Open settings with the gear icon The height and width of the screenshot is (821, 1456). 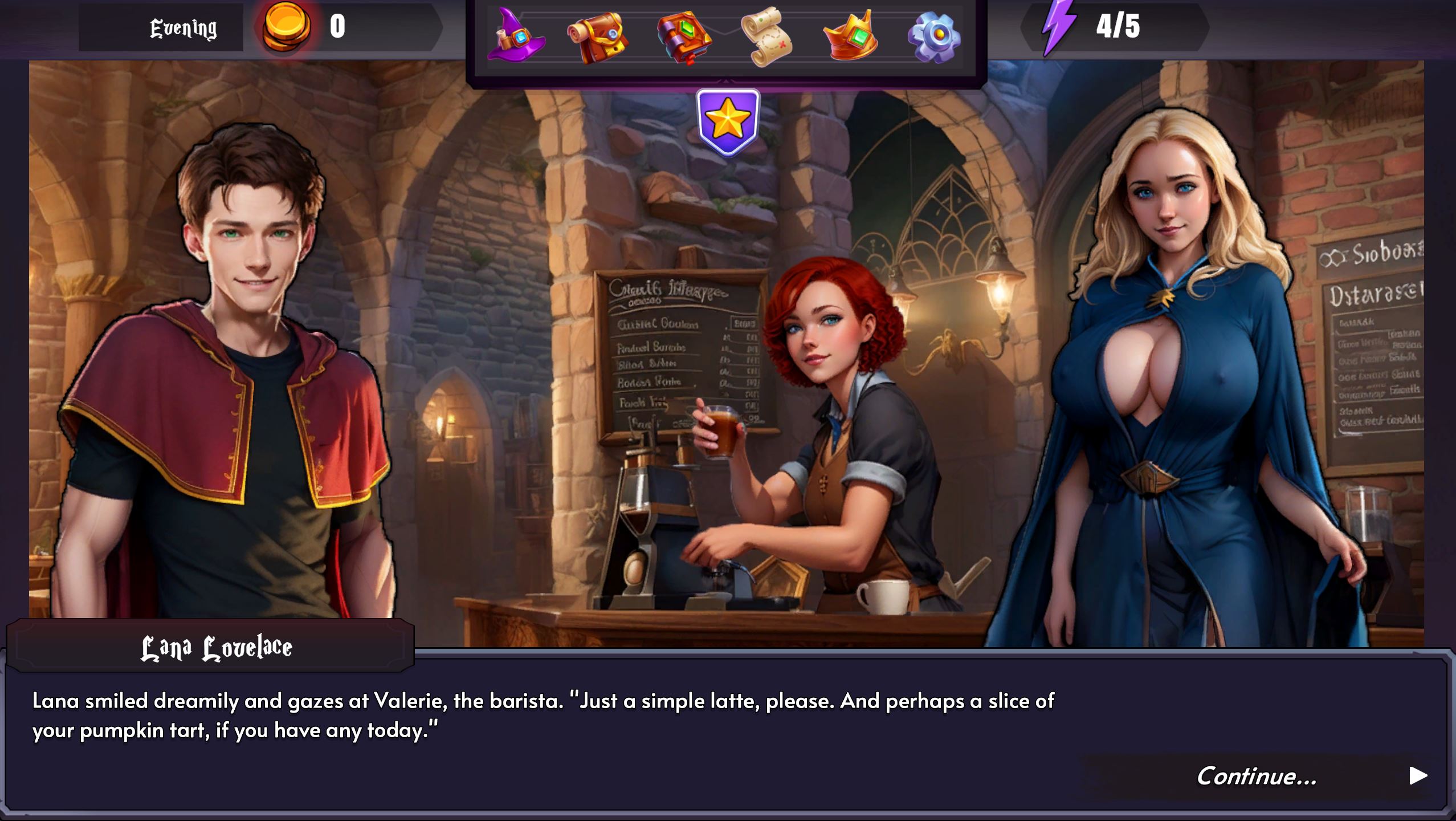[x=934, y=36]
